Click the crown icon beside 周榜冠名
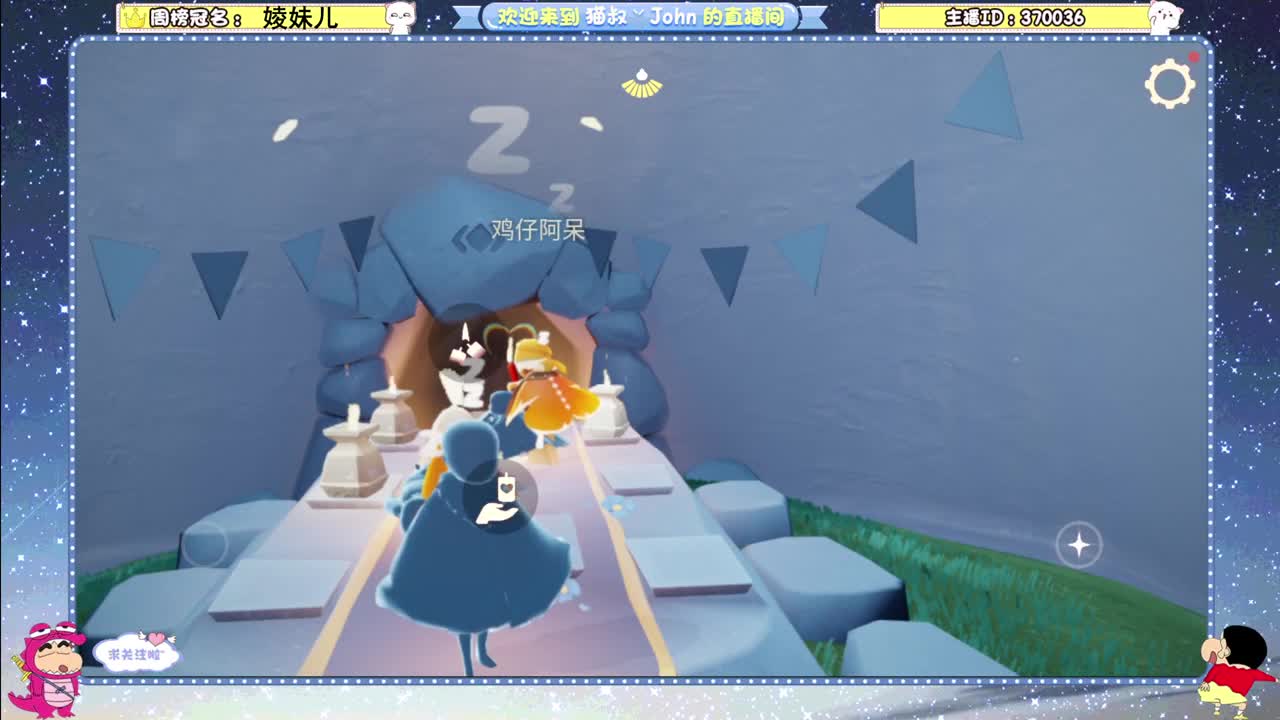 click(133, 16)
